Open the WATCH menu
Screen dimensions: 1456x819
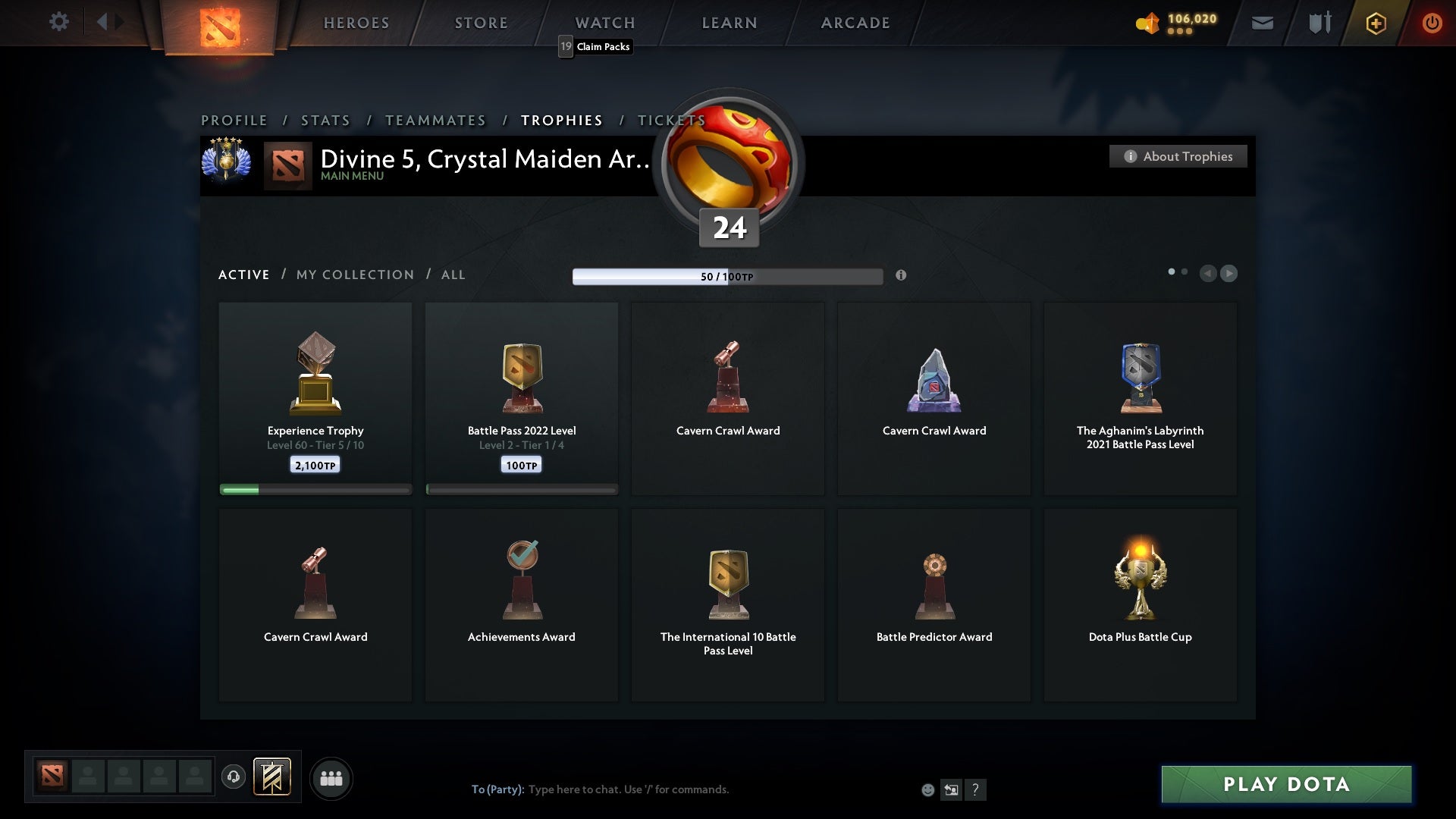pos(604,23)
